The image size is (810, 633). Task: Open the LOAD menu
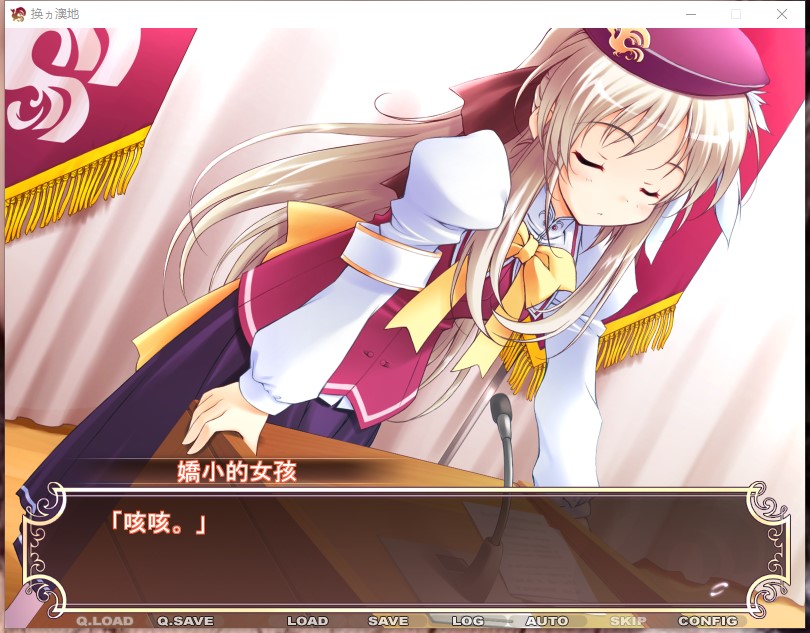[307, 621]
